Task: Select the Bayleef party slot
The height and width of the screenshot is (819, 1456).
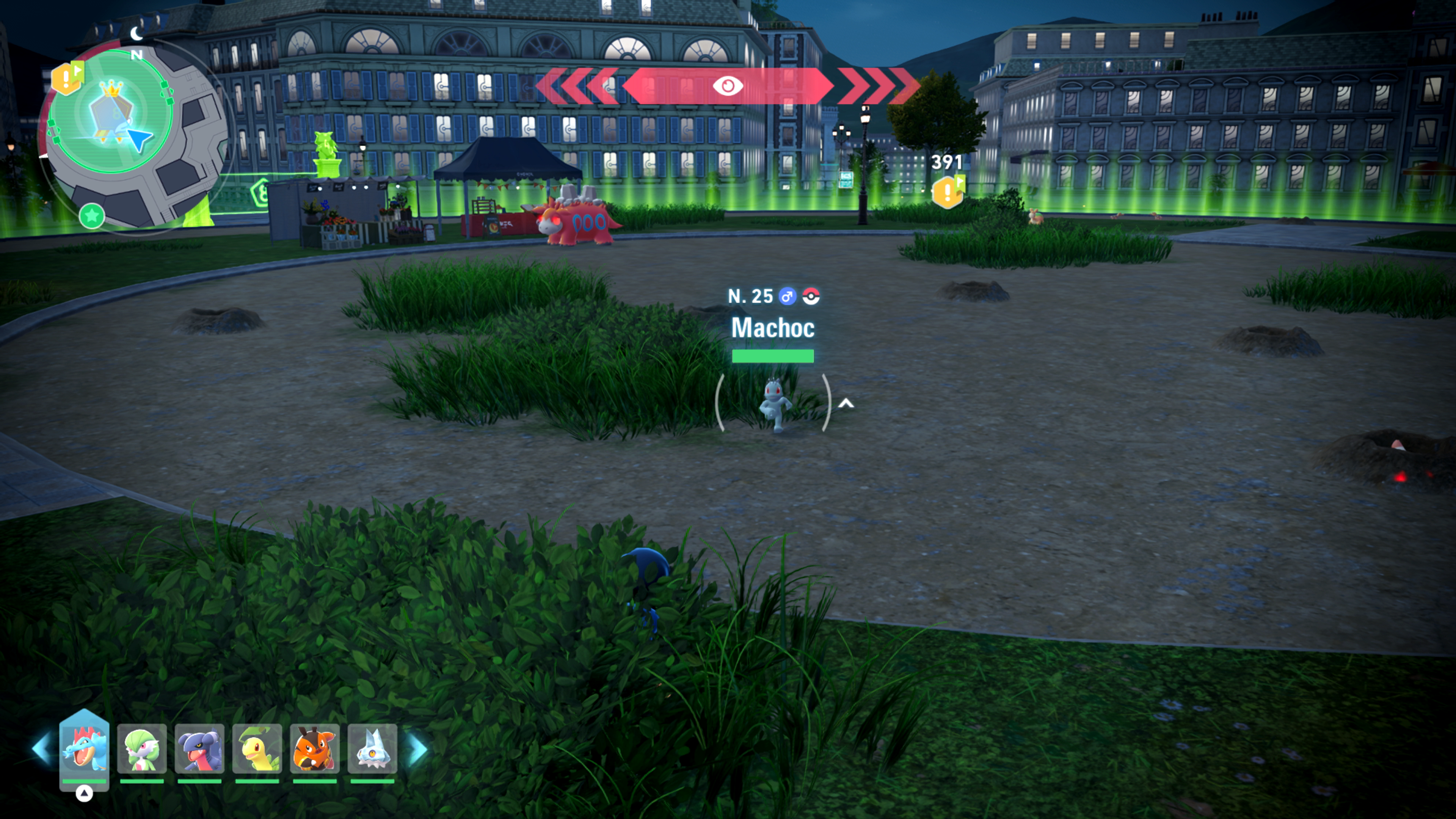Action: 257,748
